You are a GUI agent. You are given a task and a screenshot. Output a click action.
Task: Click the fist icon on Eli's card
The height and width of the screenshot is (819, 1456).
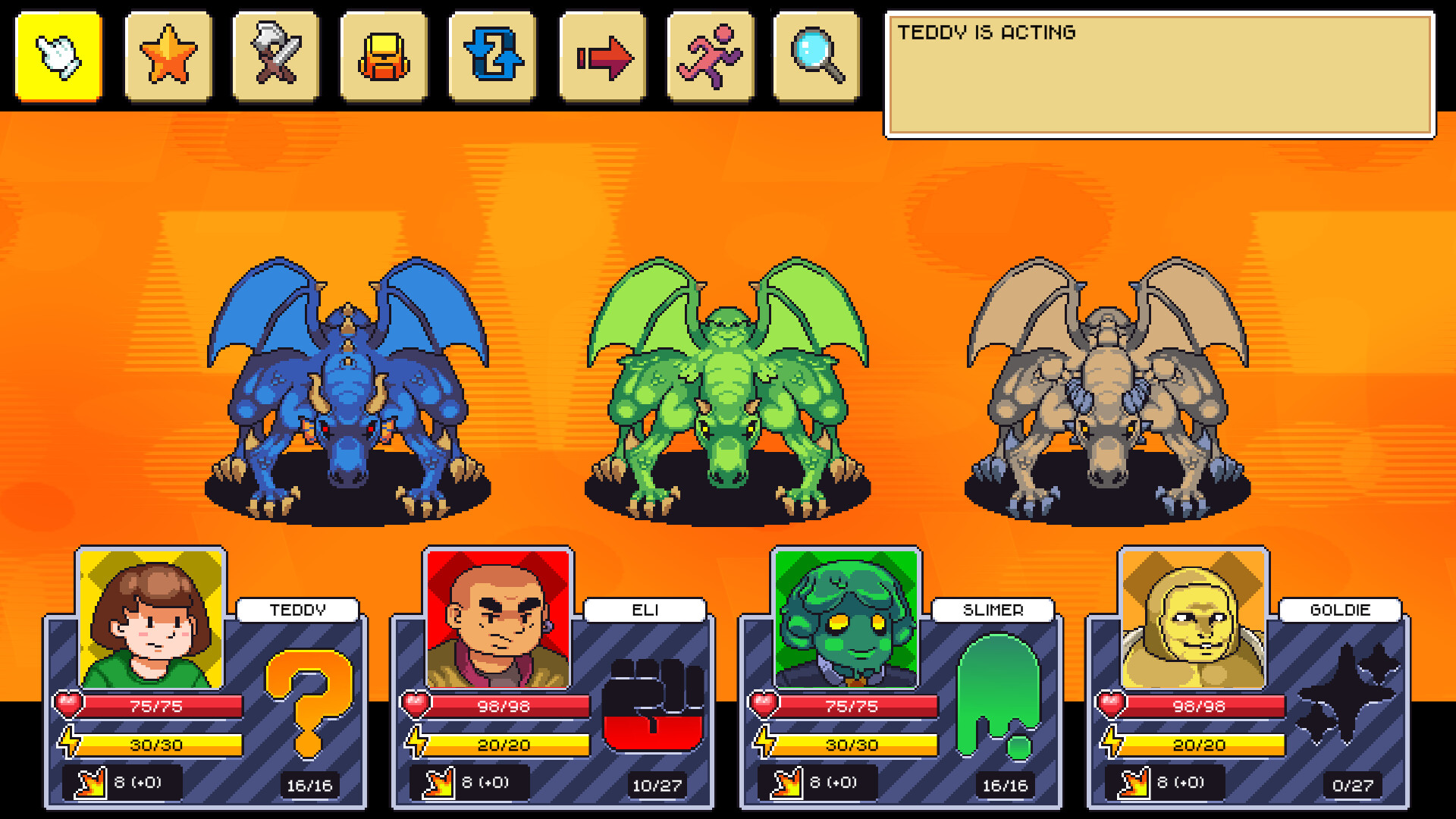654,705
